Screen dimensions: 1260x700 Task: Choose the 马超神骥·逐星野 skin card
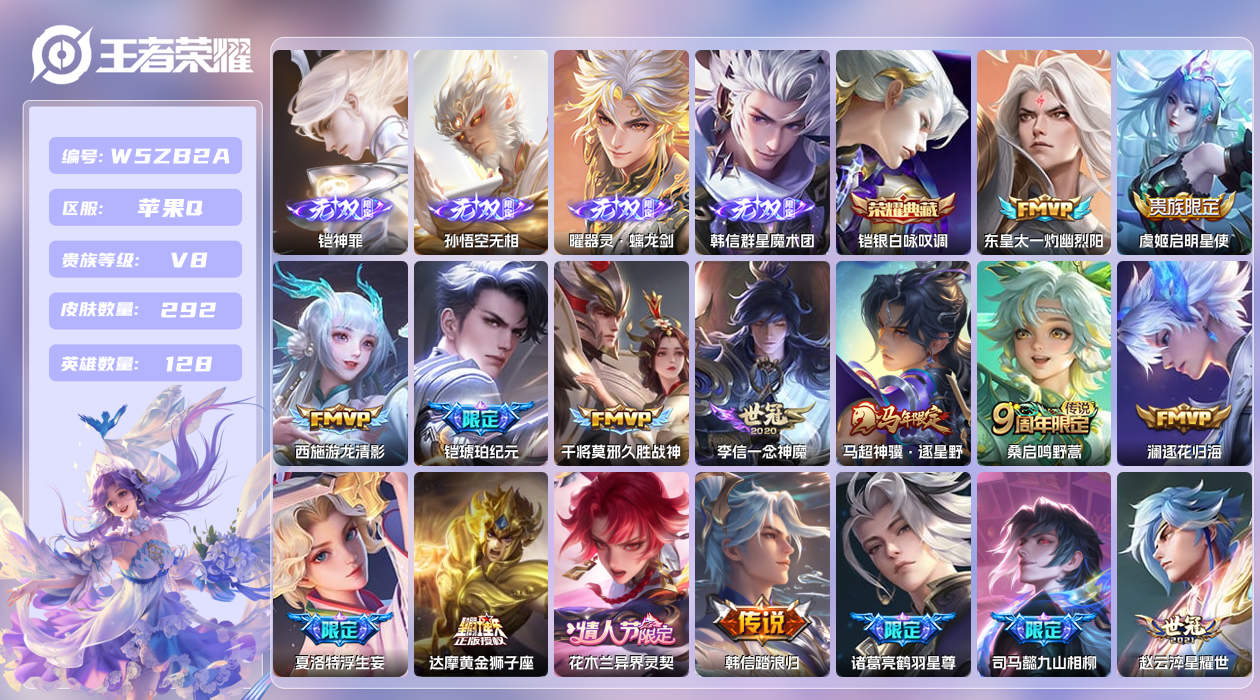point(903,363)
